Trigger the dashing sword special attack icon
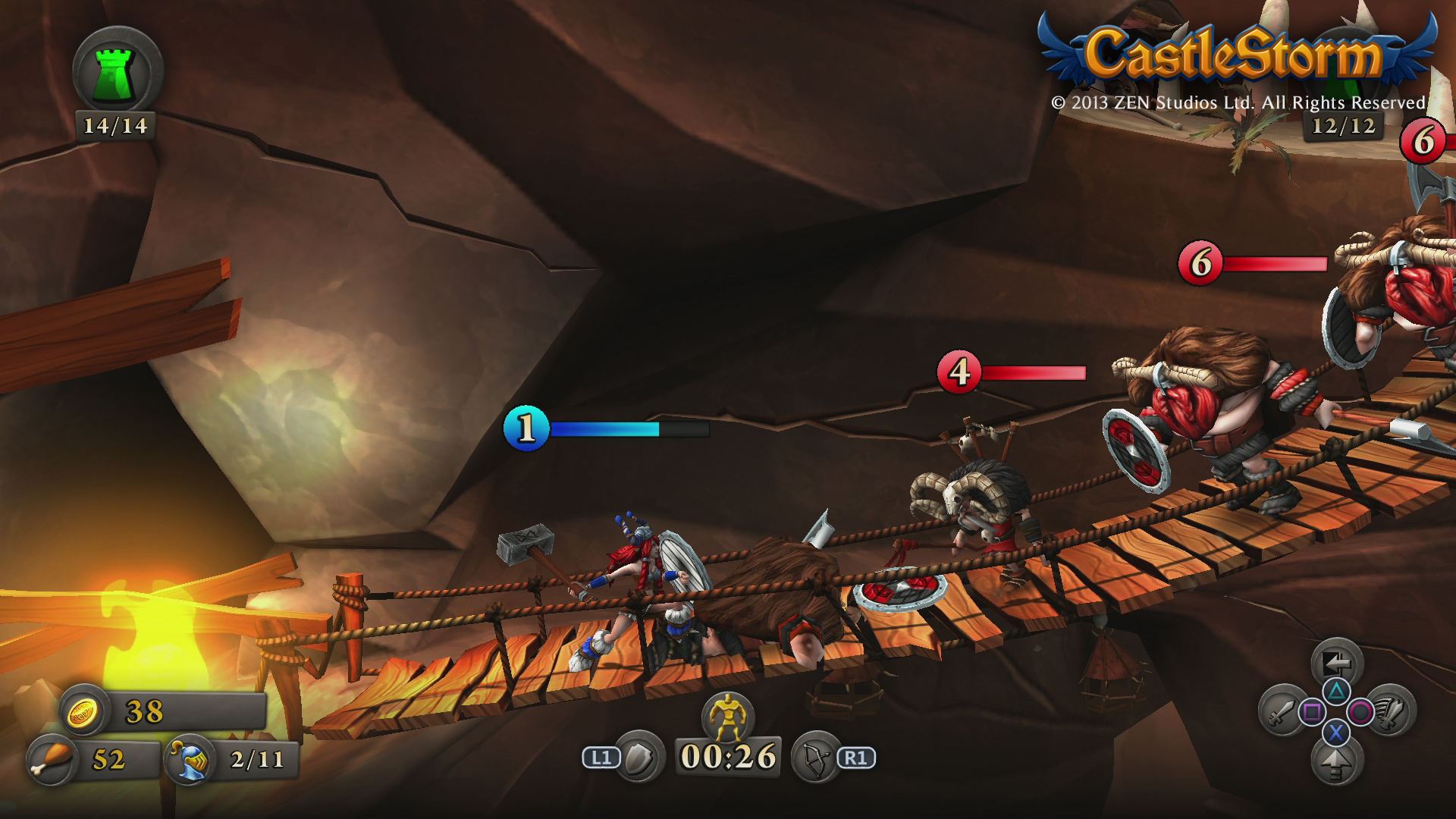 (1390, 711)
